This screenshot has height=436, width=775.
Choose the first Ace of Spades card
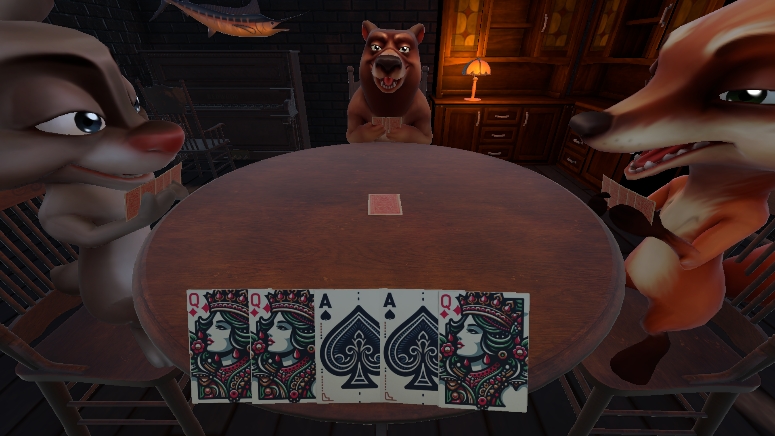(x=350, y=347)
